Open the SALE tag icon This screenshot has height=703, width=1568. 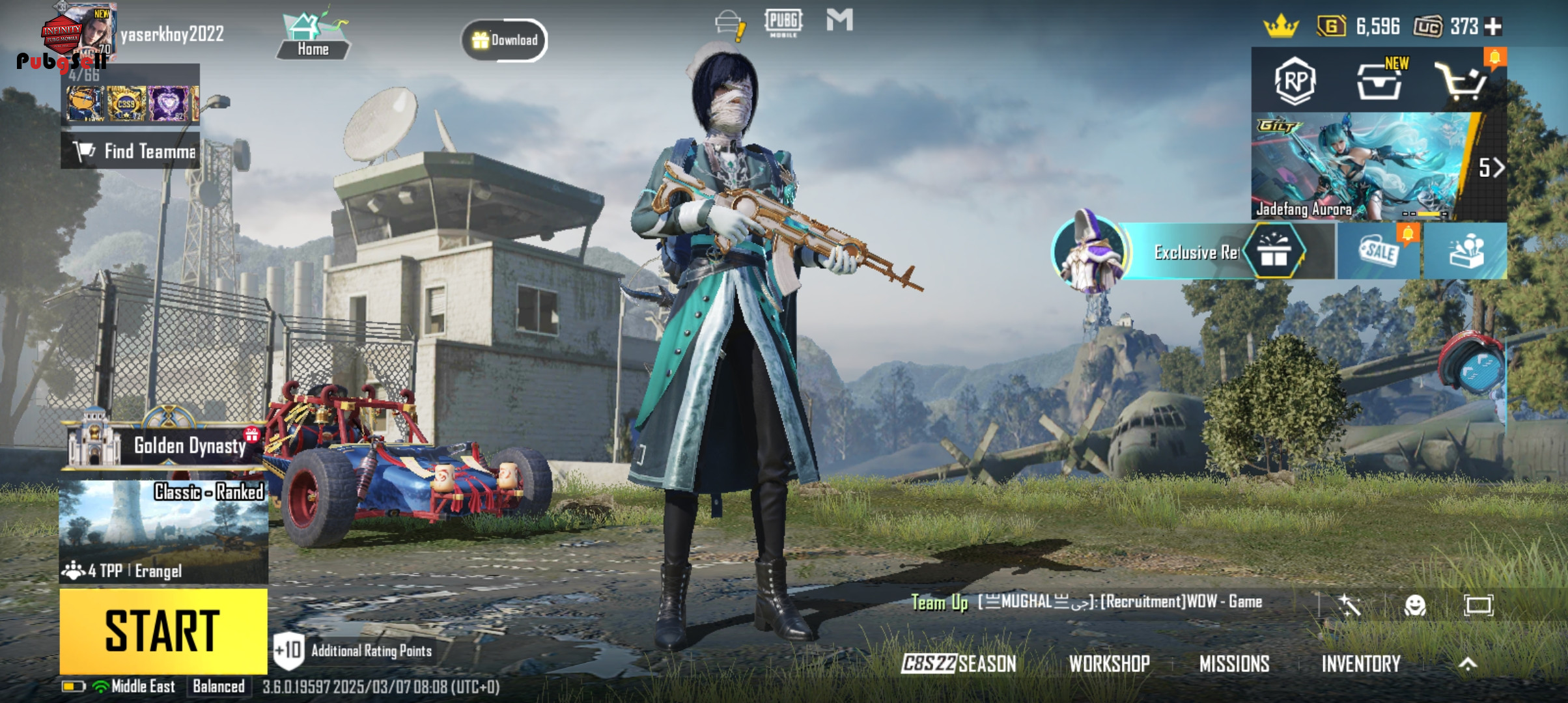[x=1378, y=252]
